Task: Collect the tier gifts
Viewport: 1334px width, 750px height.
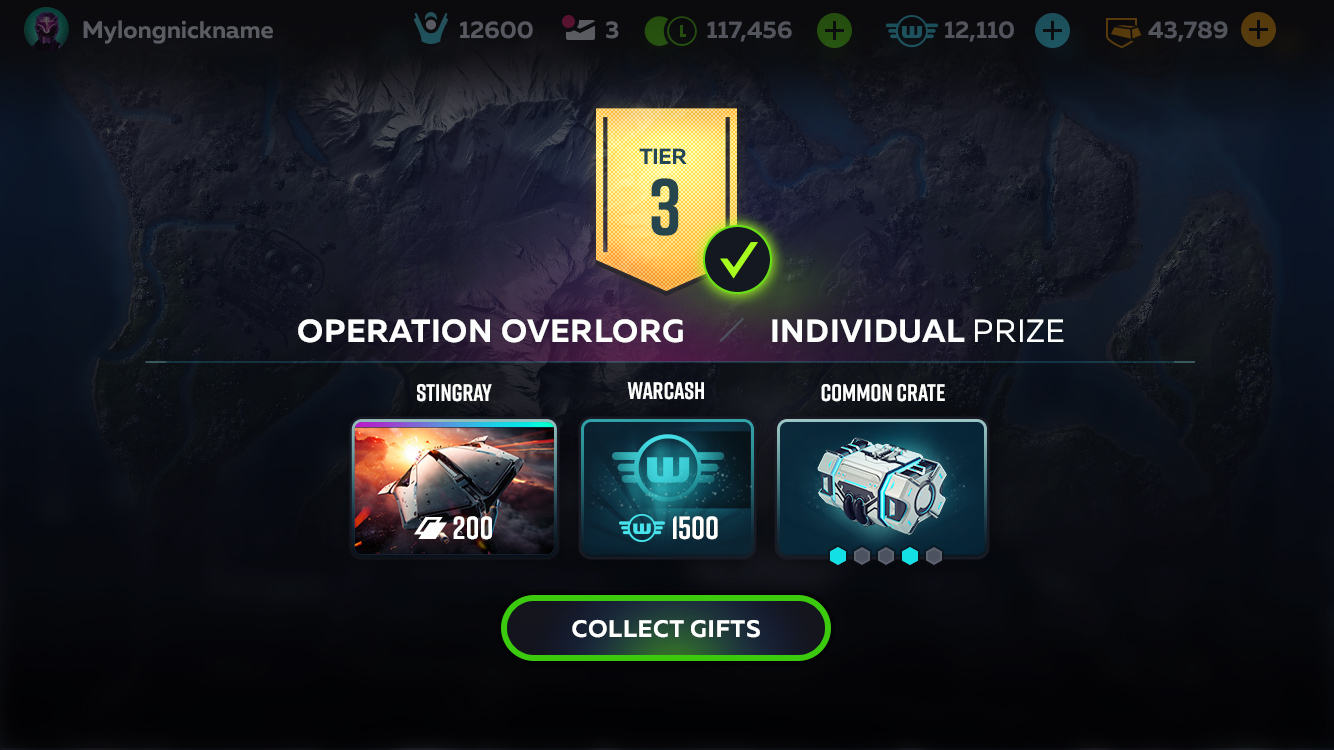Action: click(x=666, y=628)
